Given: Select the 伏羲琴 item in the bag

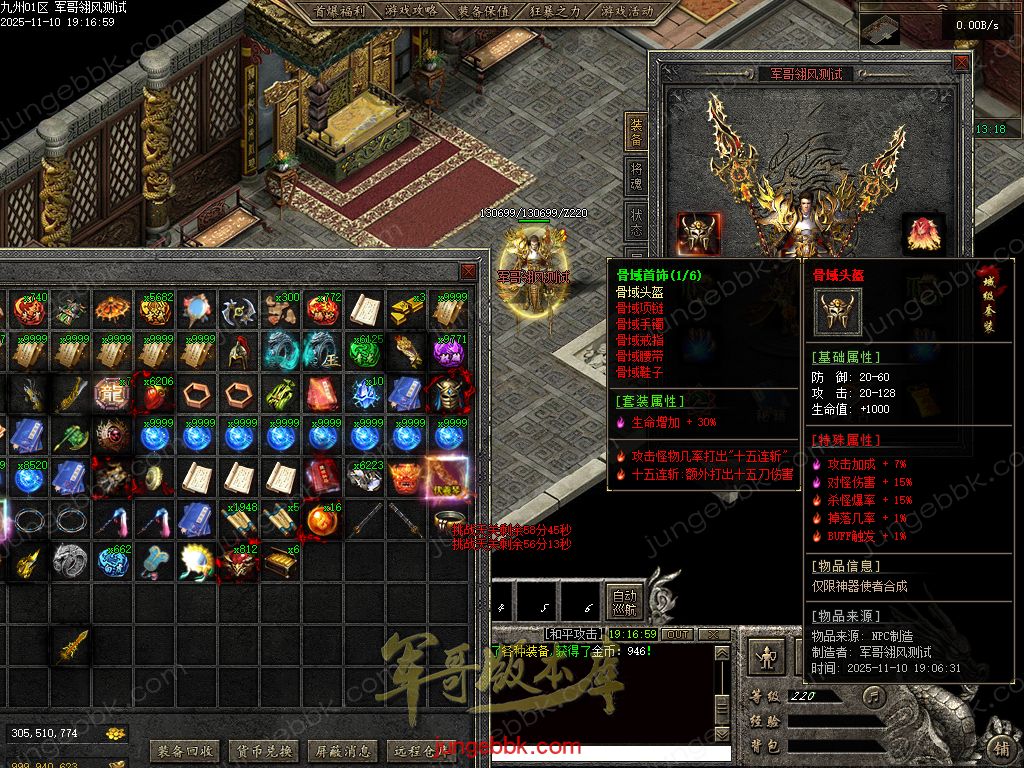Looking at the screenshot, I should tap(447, 477).
